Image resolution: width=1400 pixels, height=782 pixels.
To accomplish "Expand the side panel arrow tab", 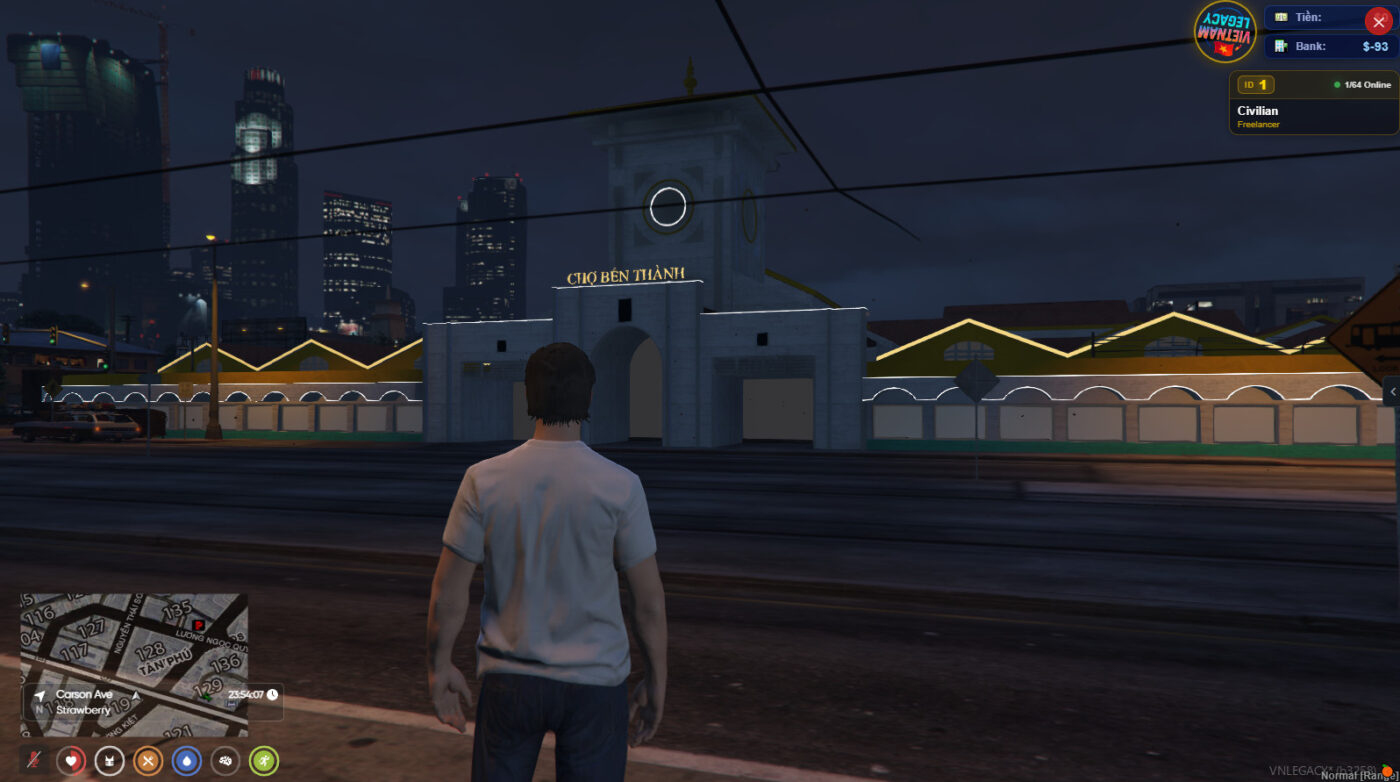I will click(1392, 392).
